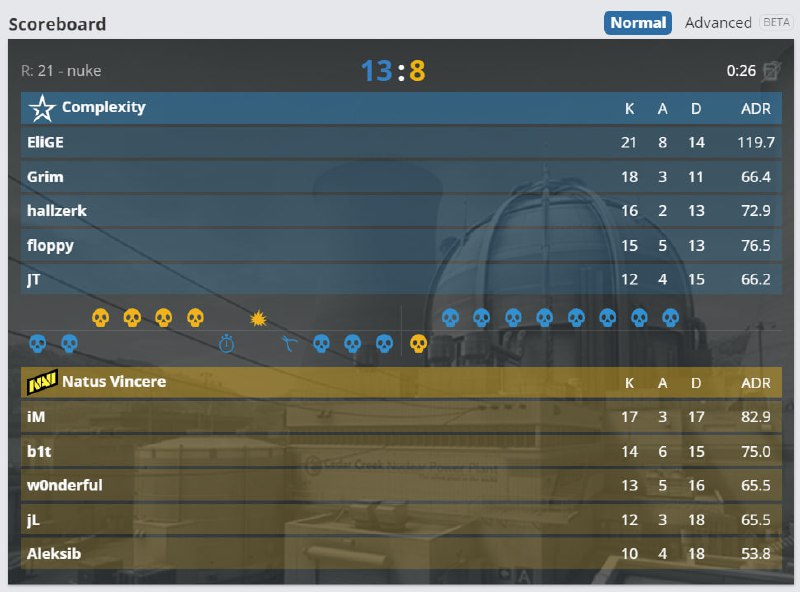Open the Advanced scoreboard tab
Viewport: 800px width, 592px height.
(x=718, y=22)
